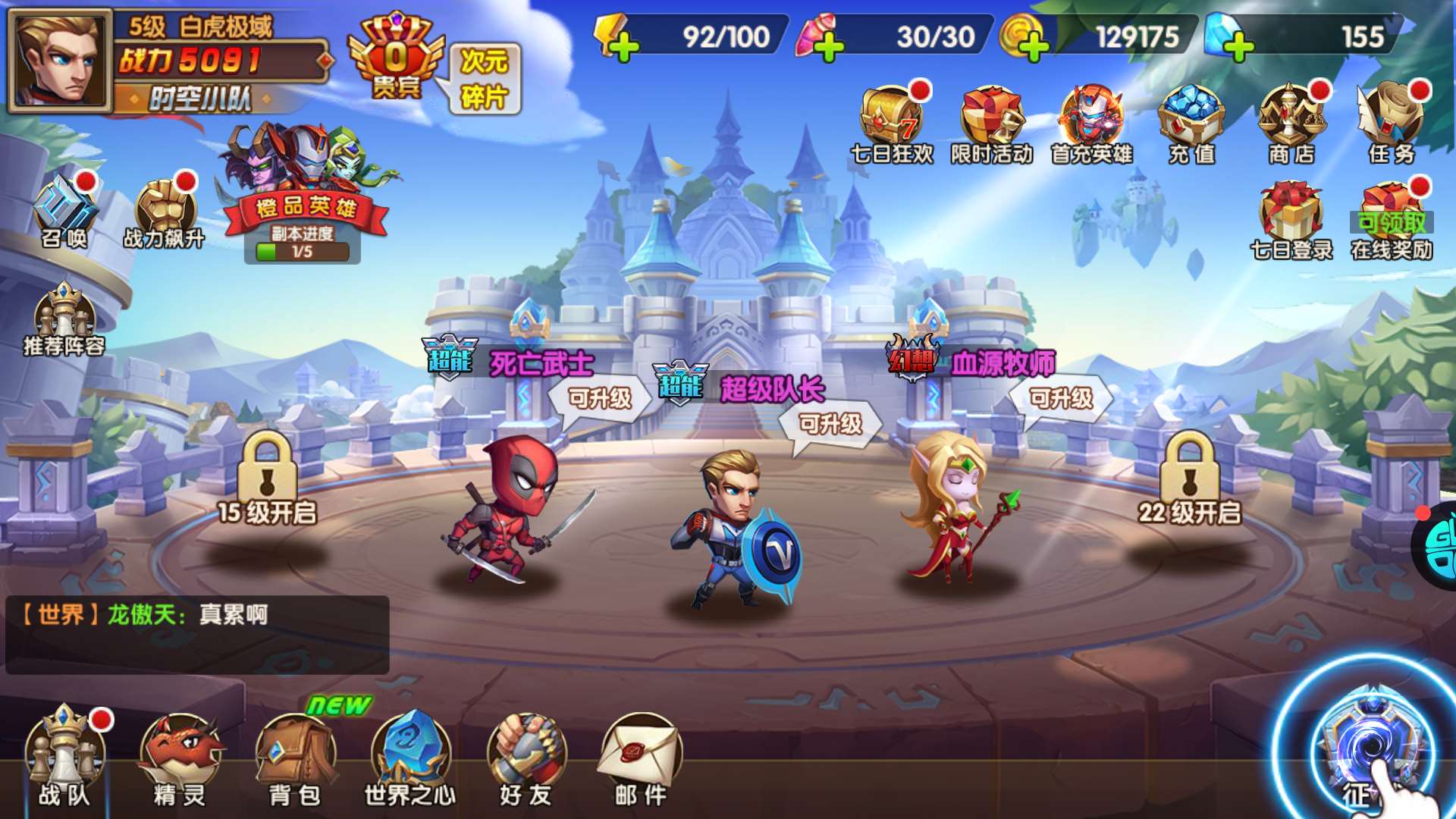Open the 好友 friends list

(x=526, y=758)
